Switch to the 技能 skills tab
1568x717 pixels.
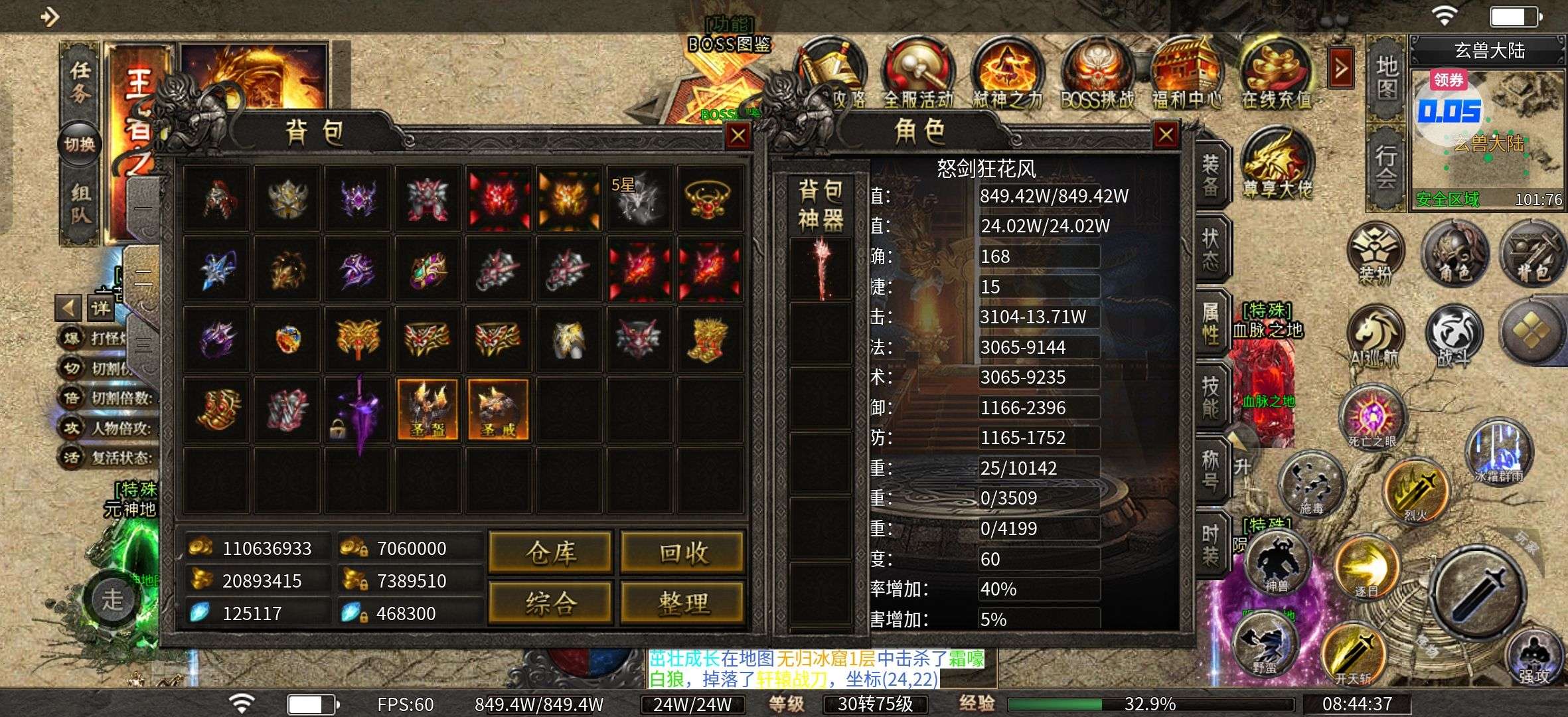1211,396
